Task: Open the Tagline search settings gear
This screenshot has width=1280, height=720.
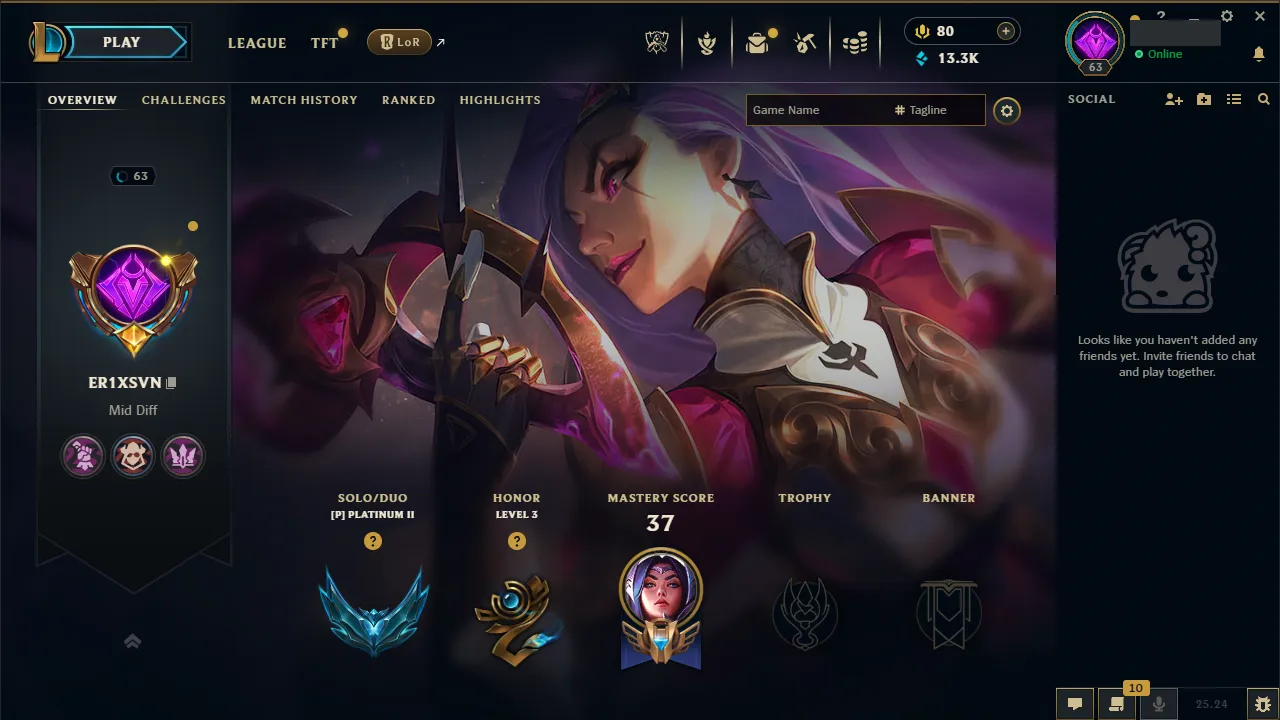Action: pyautogui.click(x=1007, y=111)
